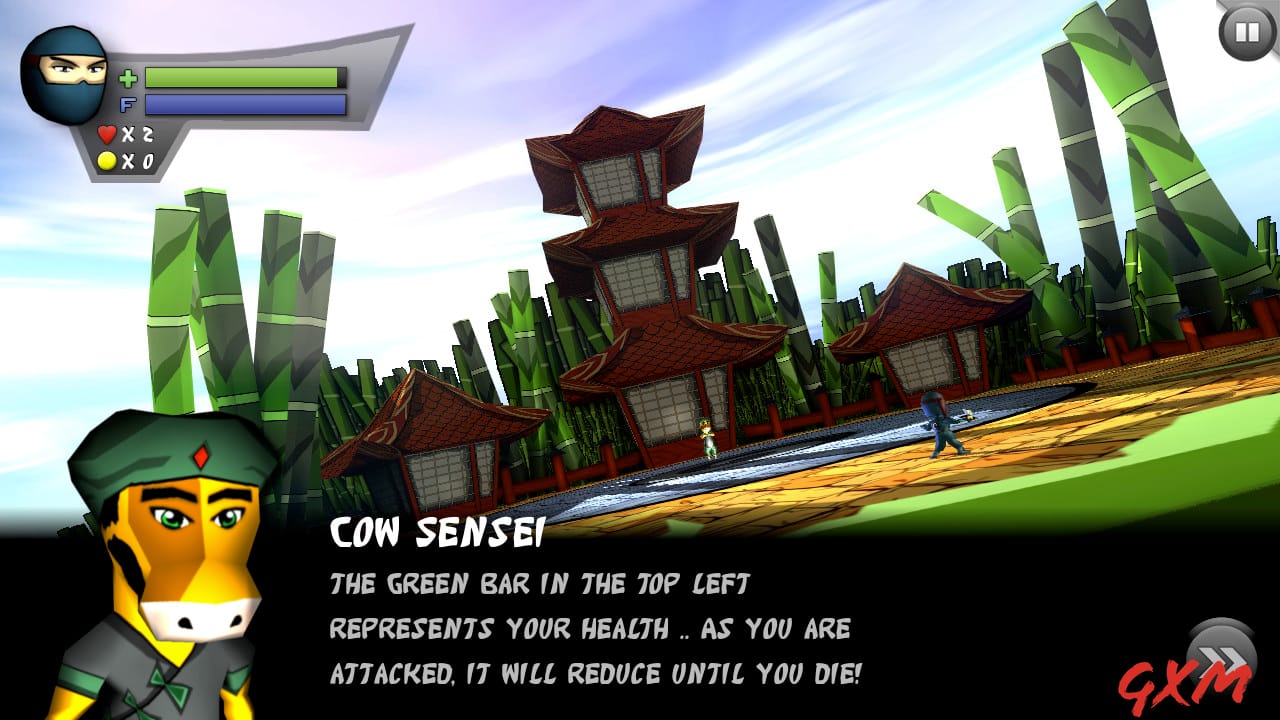Click the blue F focus icon
This screenshot has width=1280, height=720.
(x=127, y=103)
